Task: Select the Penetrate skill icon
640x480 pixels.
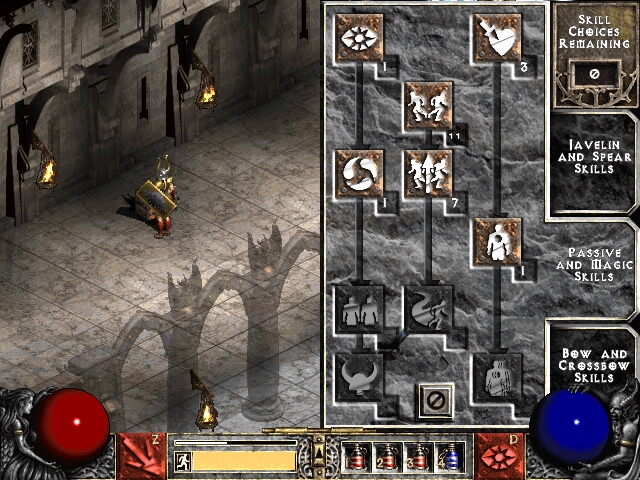Action: click(496, 241)
